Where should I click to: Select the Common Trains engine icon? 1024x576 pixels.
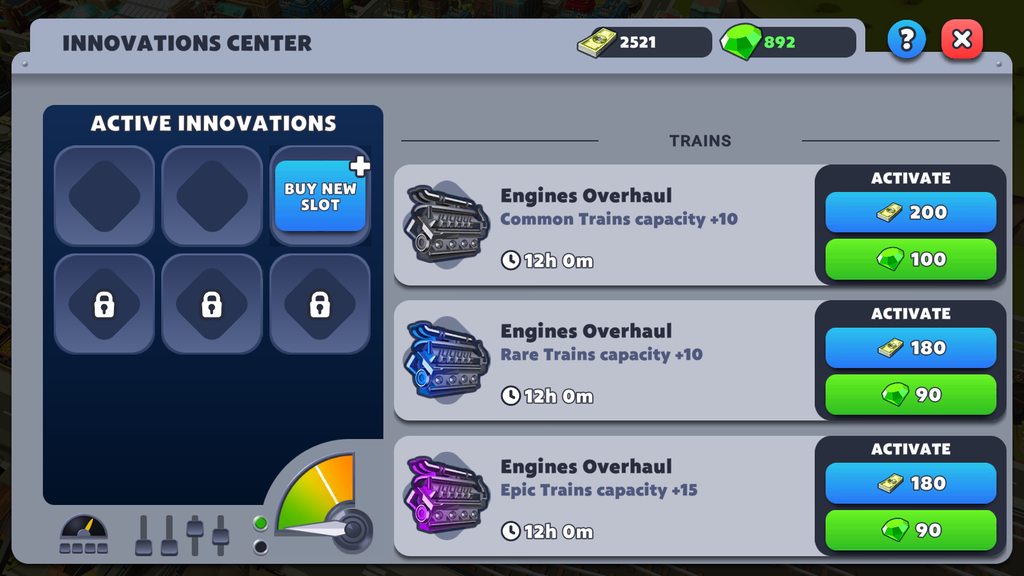point(447,224)
